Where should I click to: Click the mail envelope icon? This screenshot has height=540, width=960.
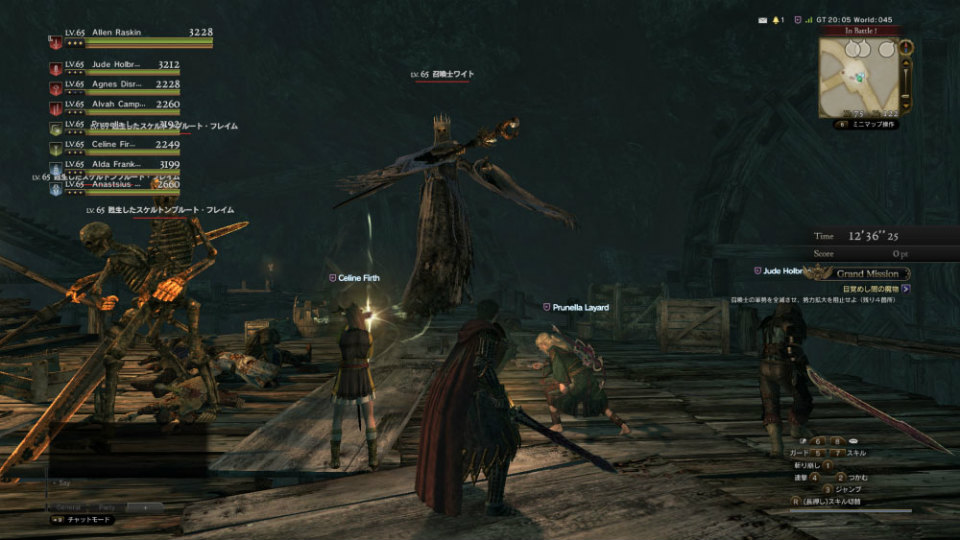click(762, 19)
